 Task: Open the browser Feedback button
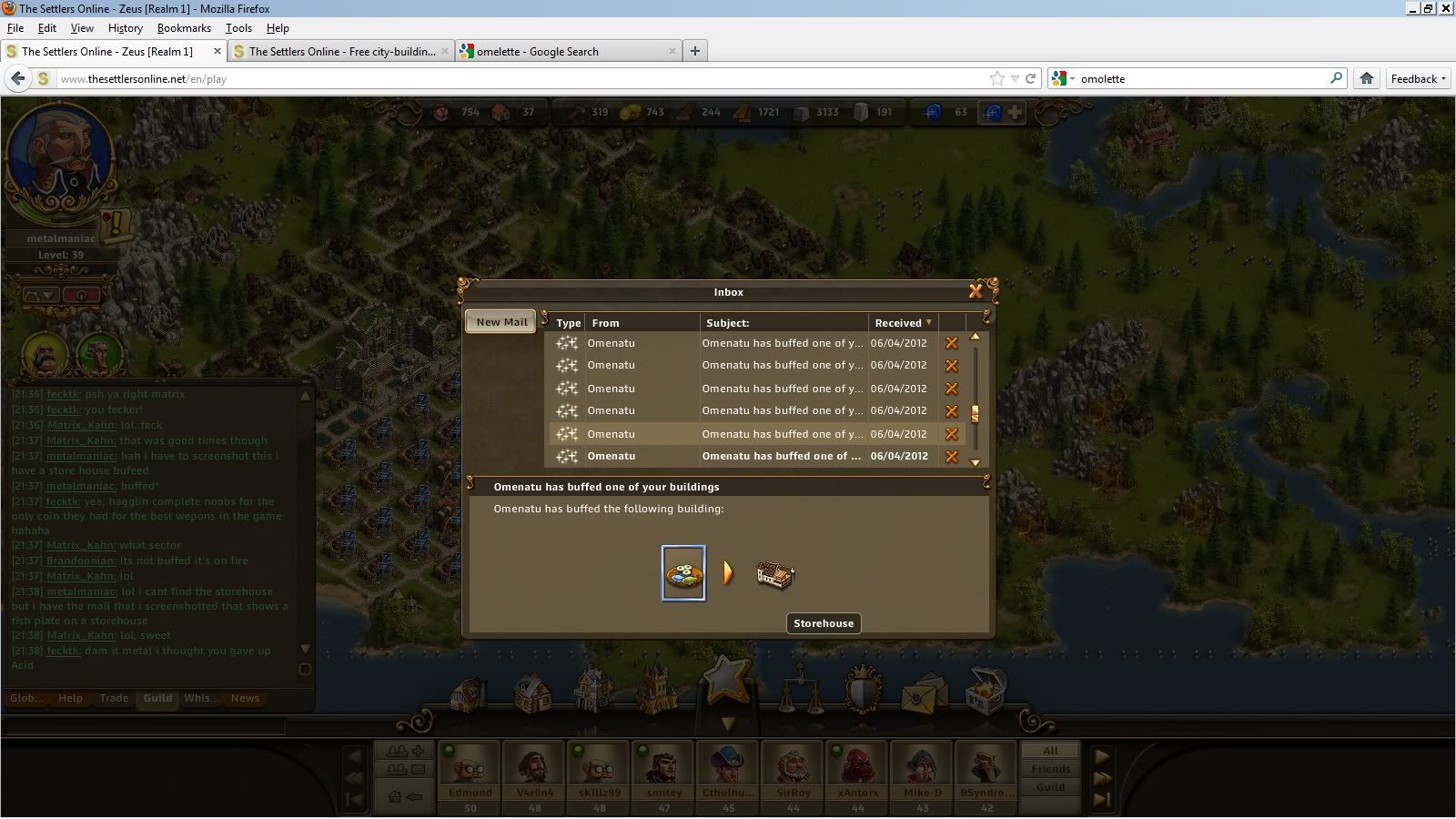(1418, 79)
